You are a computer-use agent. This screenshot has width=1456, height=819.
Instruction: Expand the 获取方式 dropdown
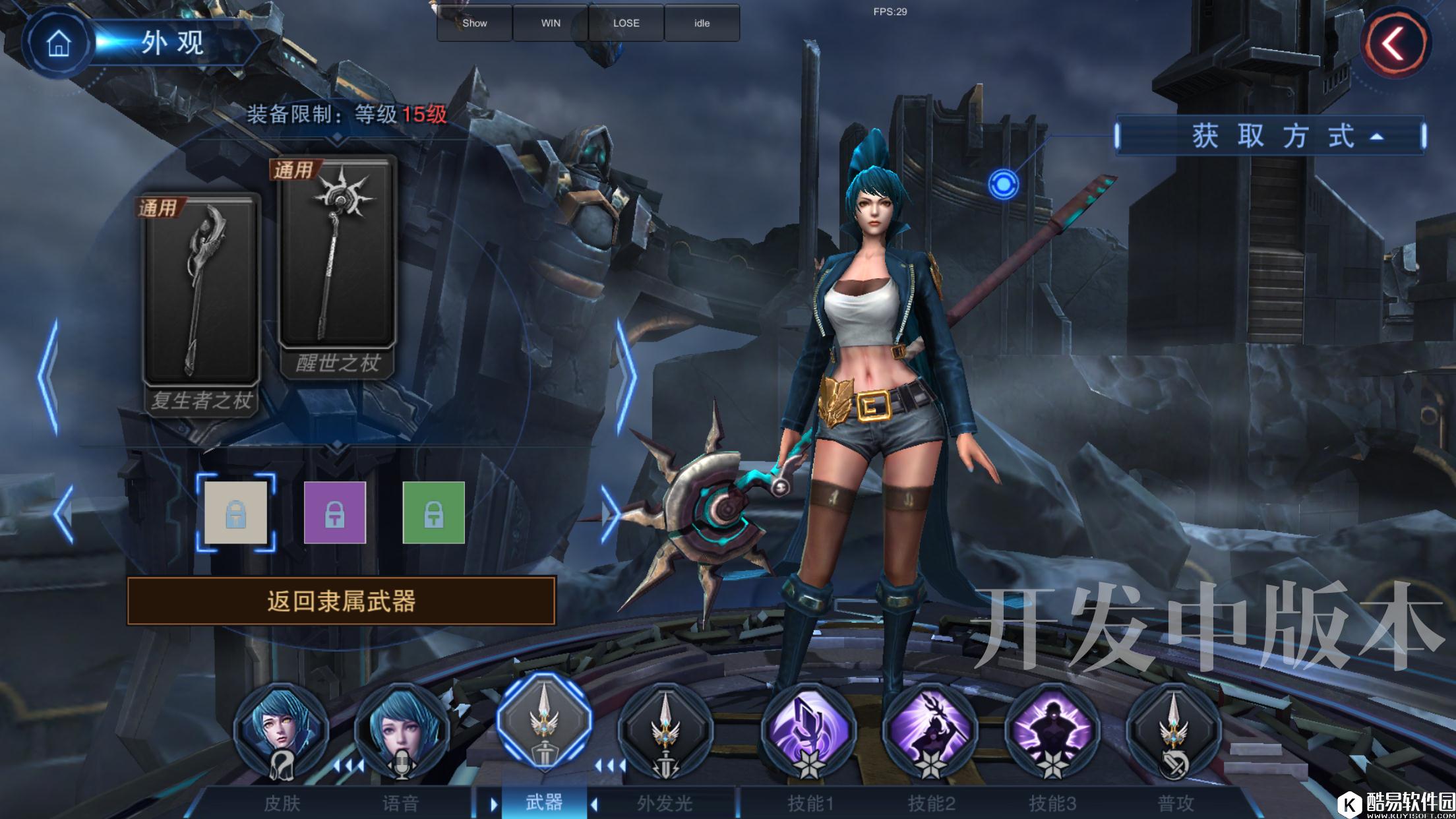tap(1270, 136)
